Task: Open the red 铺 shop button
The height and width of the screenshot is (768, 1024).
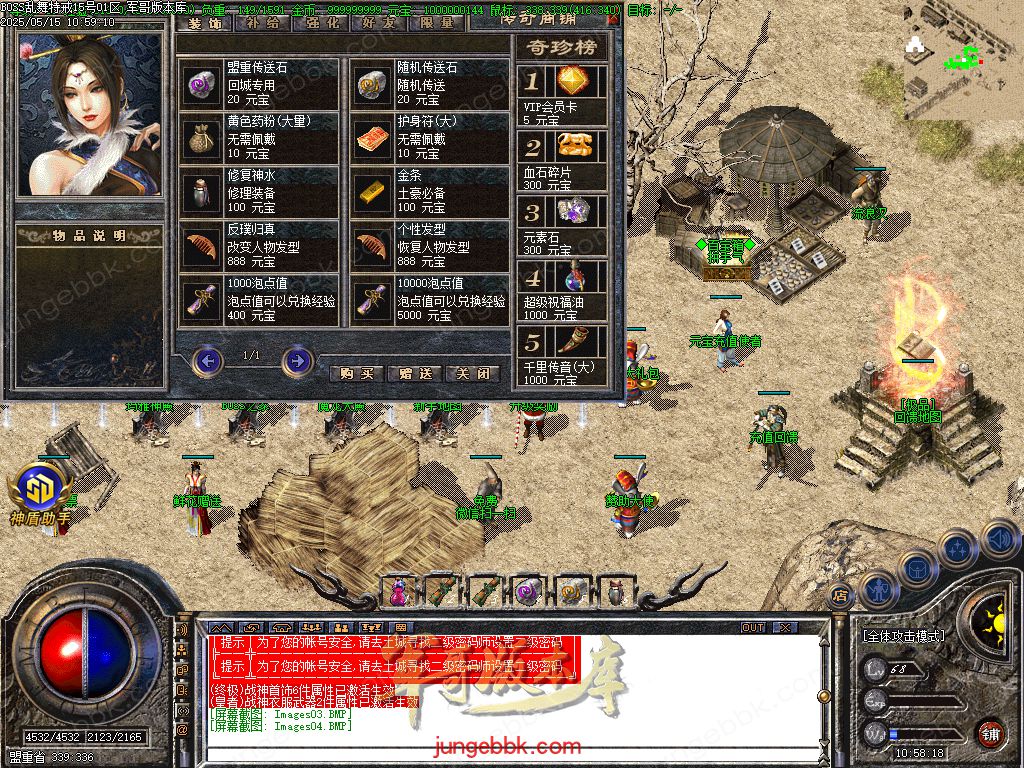Action: point(991,735)
